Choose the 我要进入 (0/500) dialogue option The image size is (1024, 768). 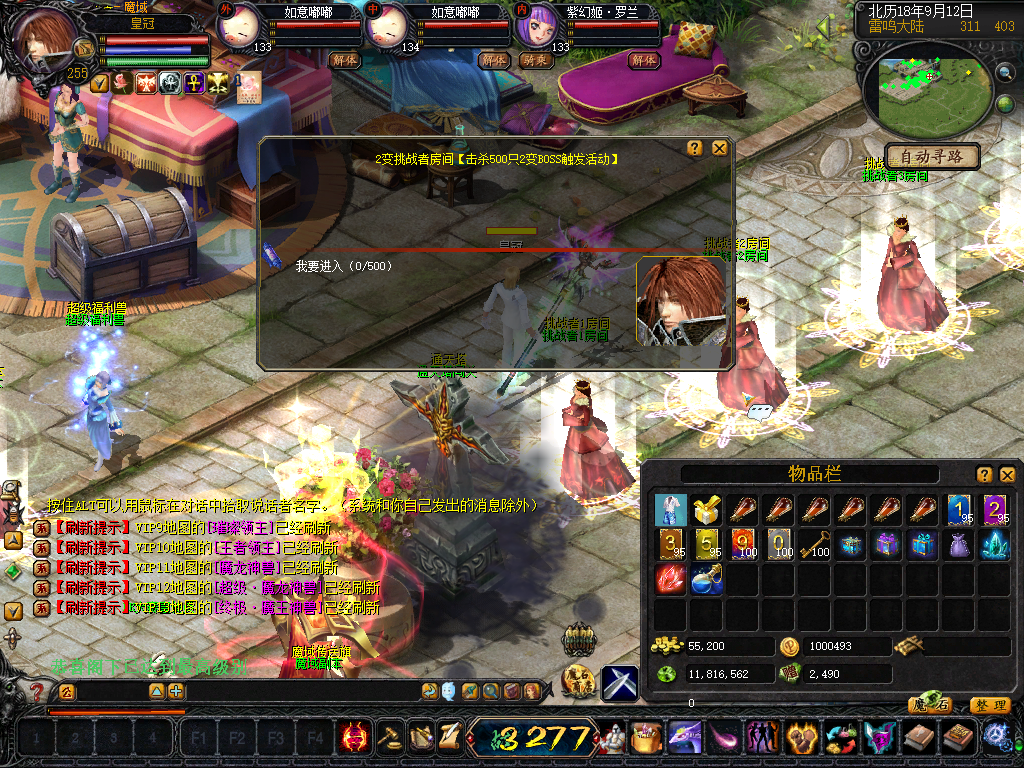(x=344, y=267)
